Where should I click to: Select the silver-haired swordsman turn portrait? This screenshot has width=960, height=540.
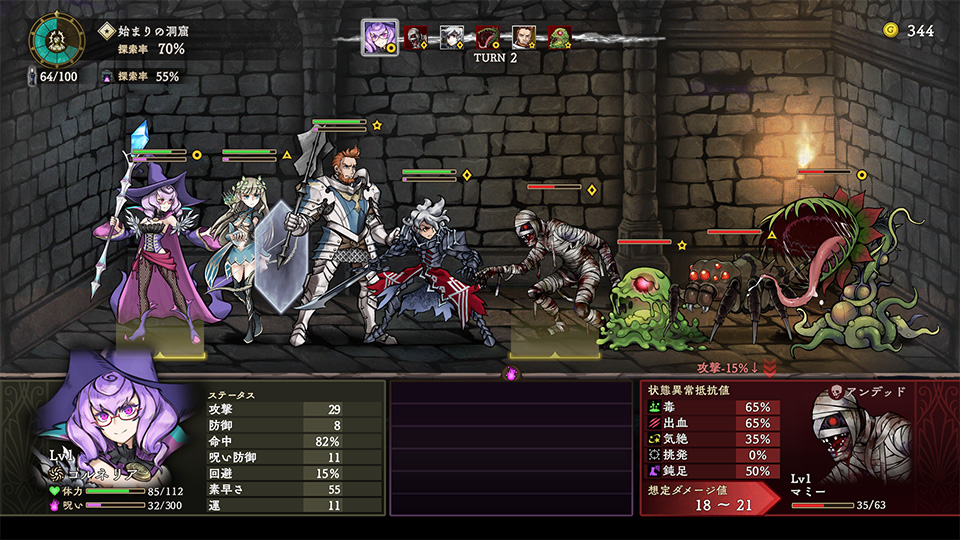452,38
